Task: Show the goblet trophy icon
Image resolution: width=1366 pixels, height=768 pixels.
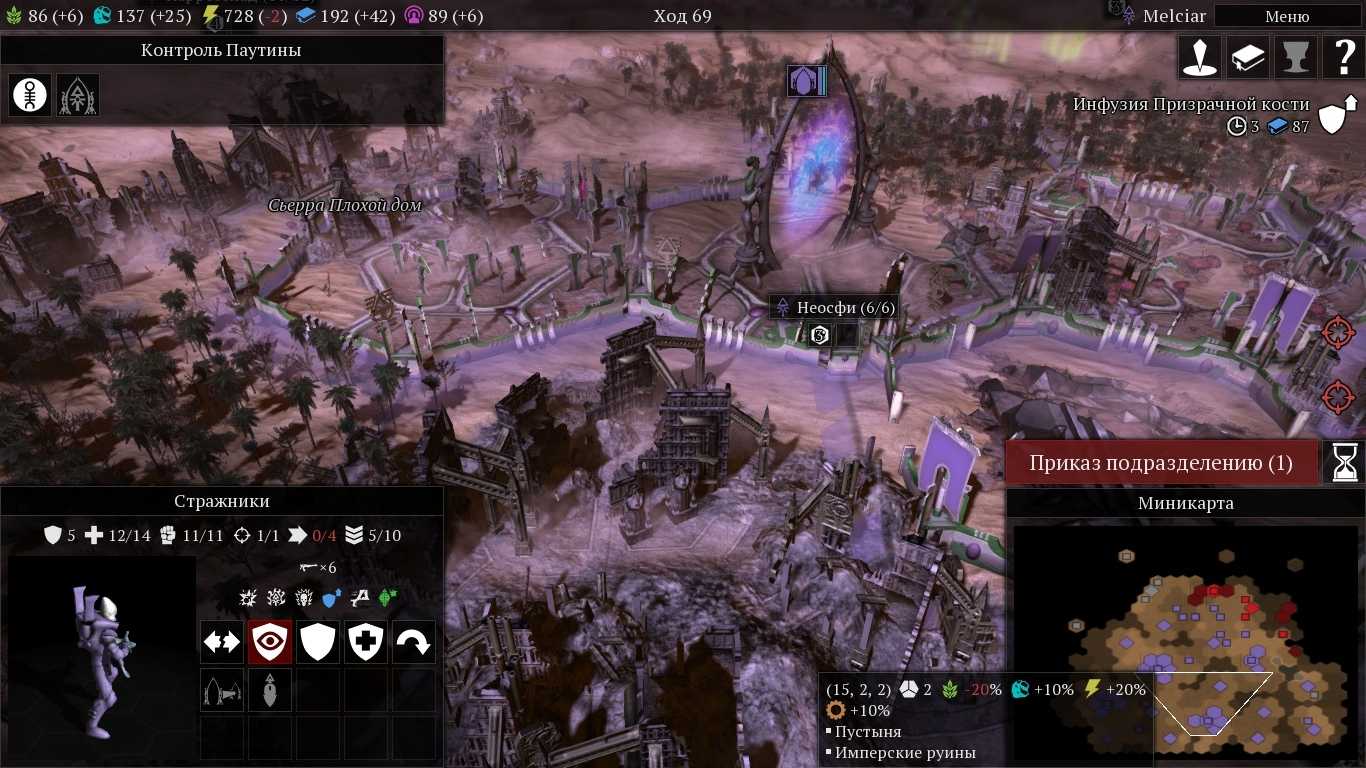Action: (1296, 58)
